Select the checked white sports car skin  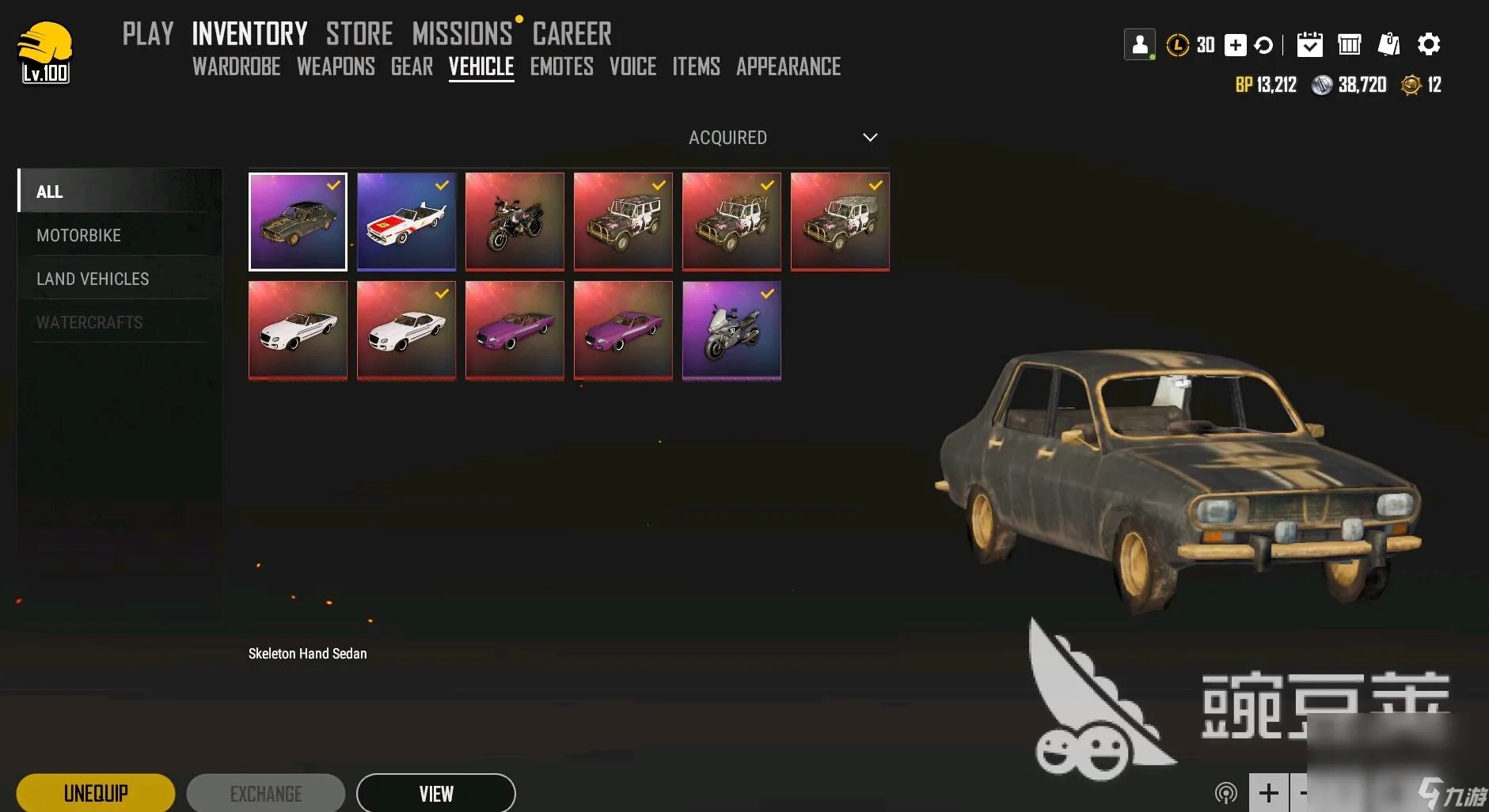point(406,330)
